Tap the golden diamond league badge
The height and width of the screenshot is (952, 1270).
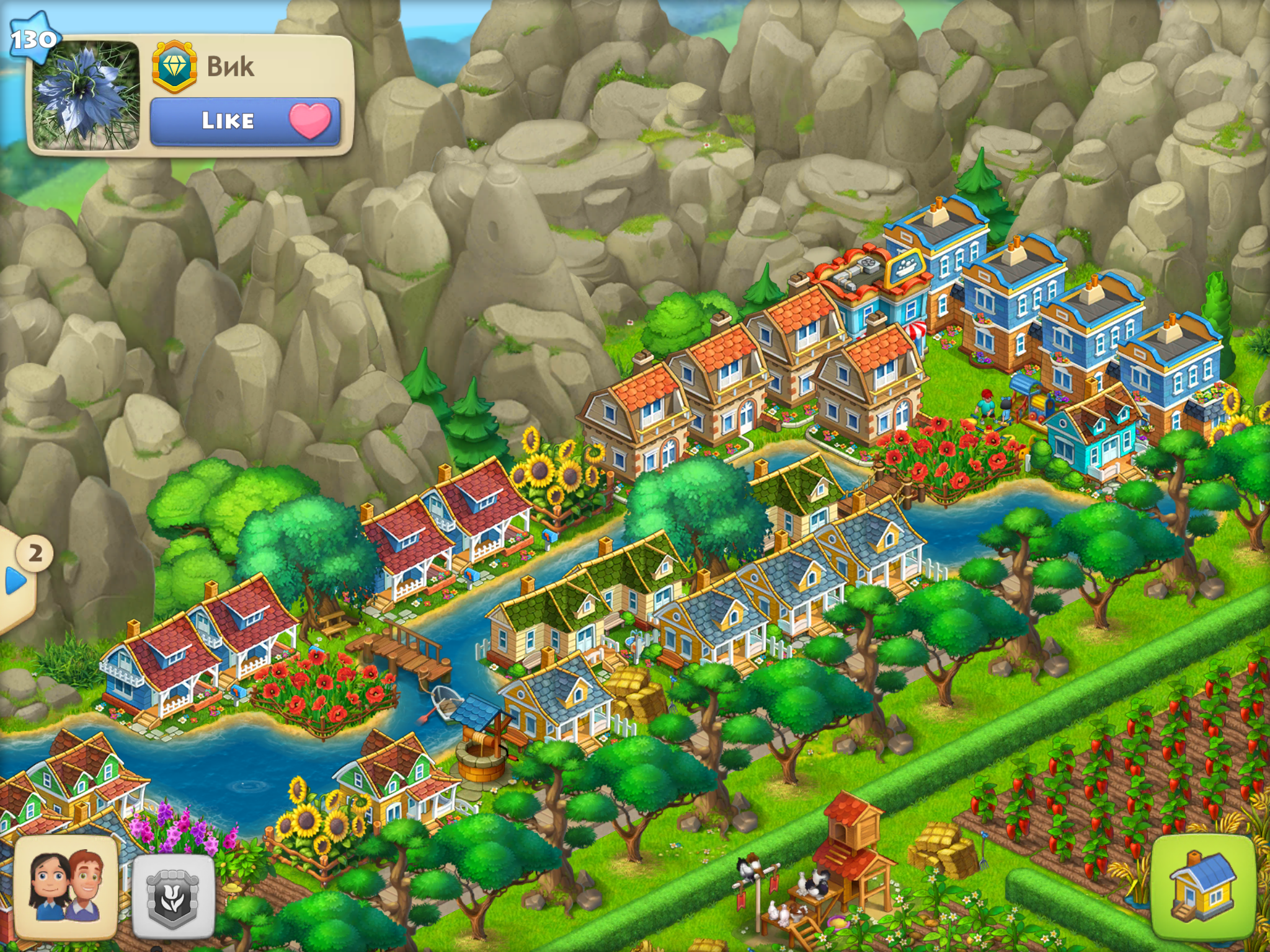click(174, 66)
